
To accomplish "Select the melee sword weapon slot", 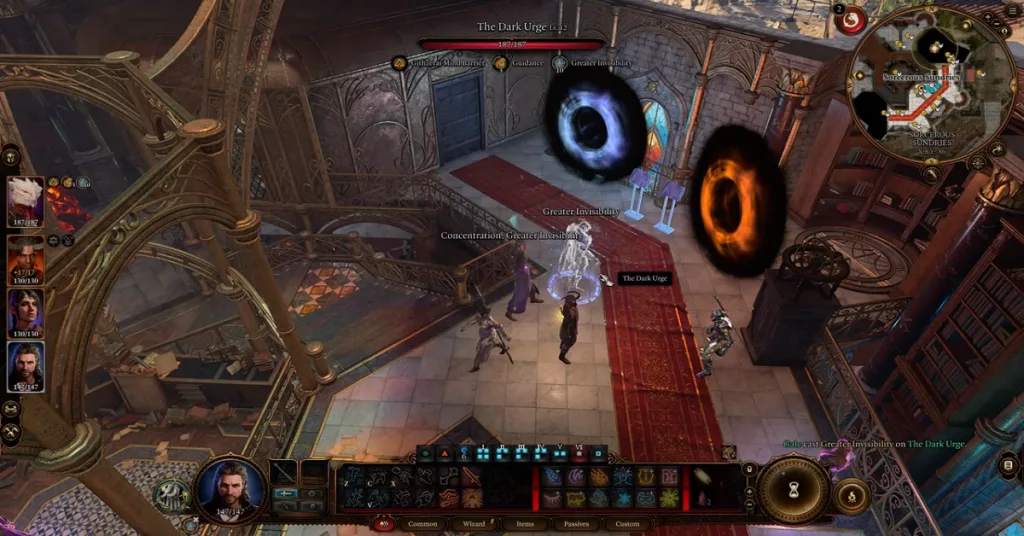I will click(284, 472).
